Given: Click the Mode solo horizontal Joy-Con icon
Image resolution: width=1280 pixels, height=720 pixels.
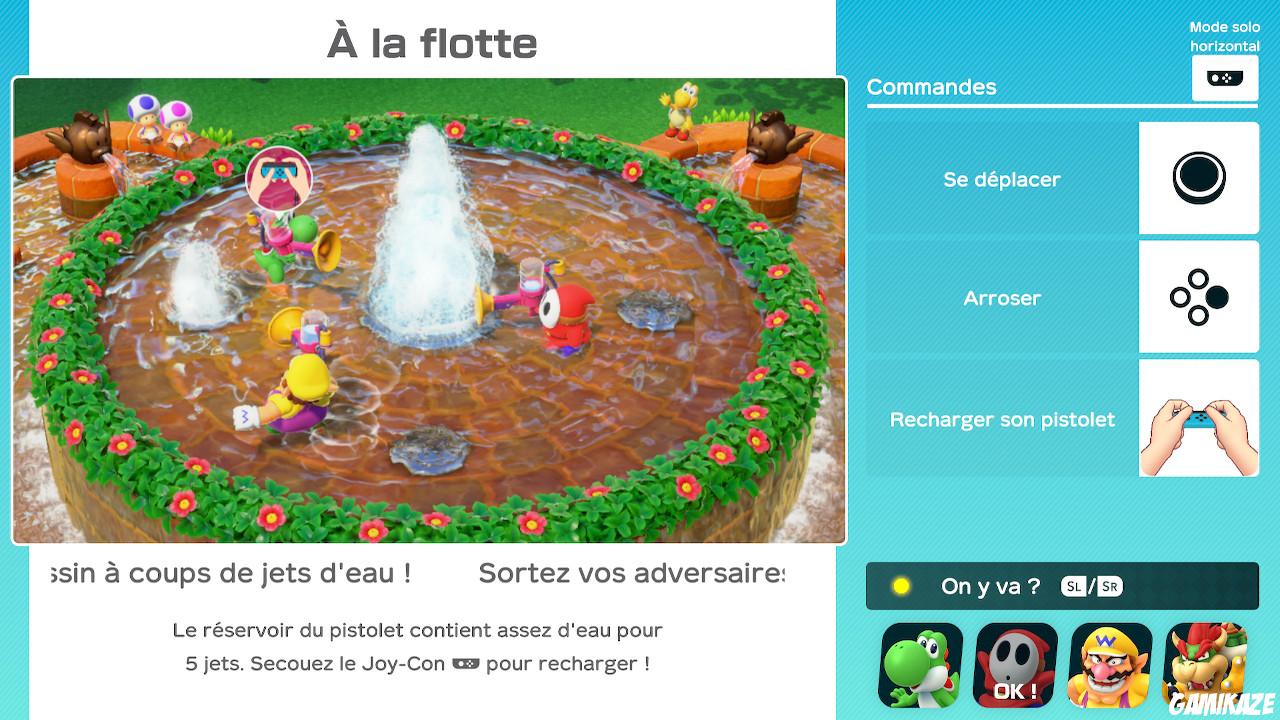Looking at the screenshot, I should 1224,78.
